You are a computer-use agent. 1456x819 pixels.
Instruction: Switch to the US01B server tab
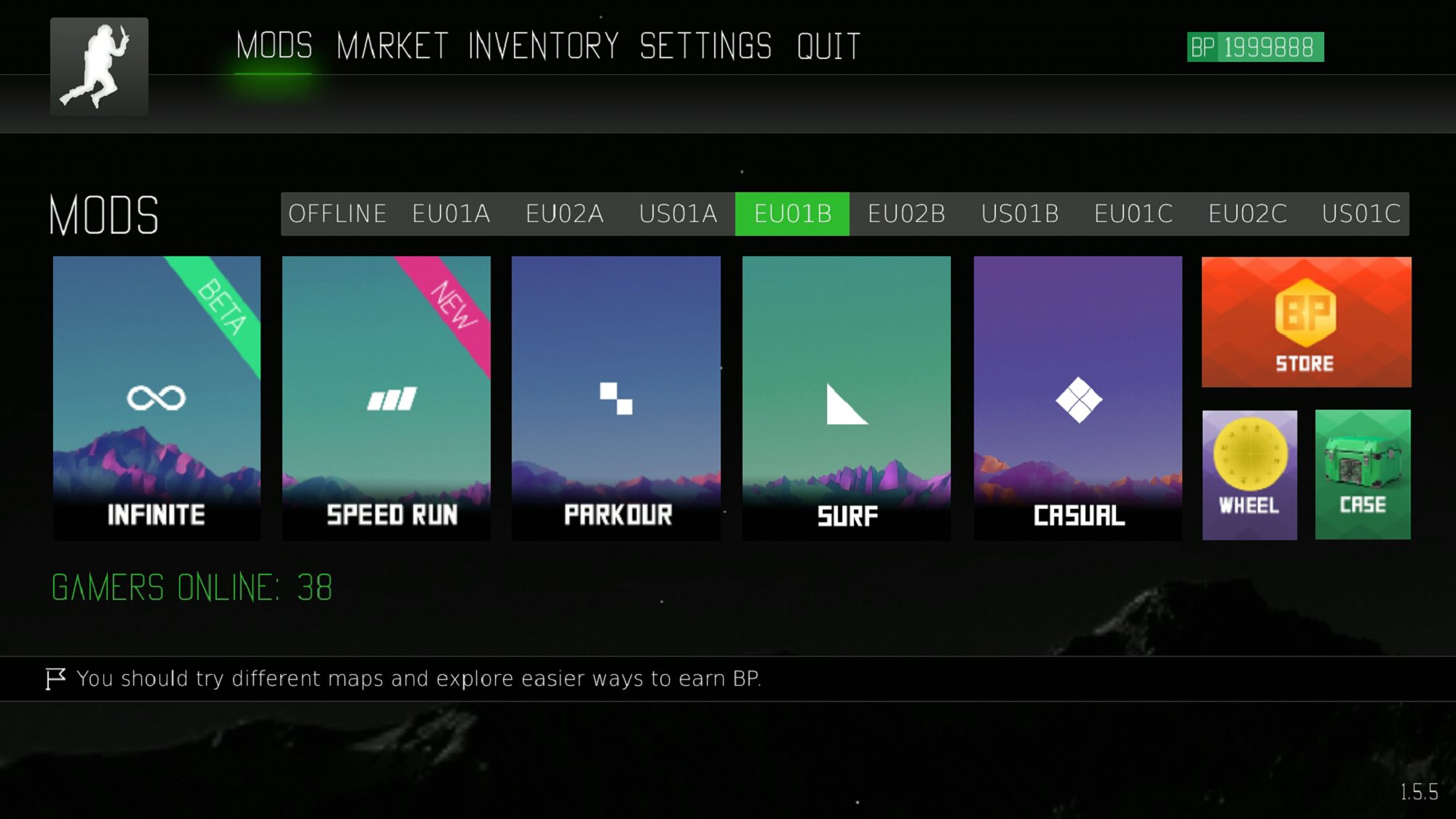(x=1020, y=214)
